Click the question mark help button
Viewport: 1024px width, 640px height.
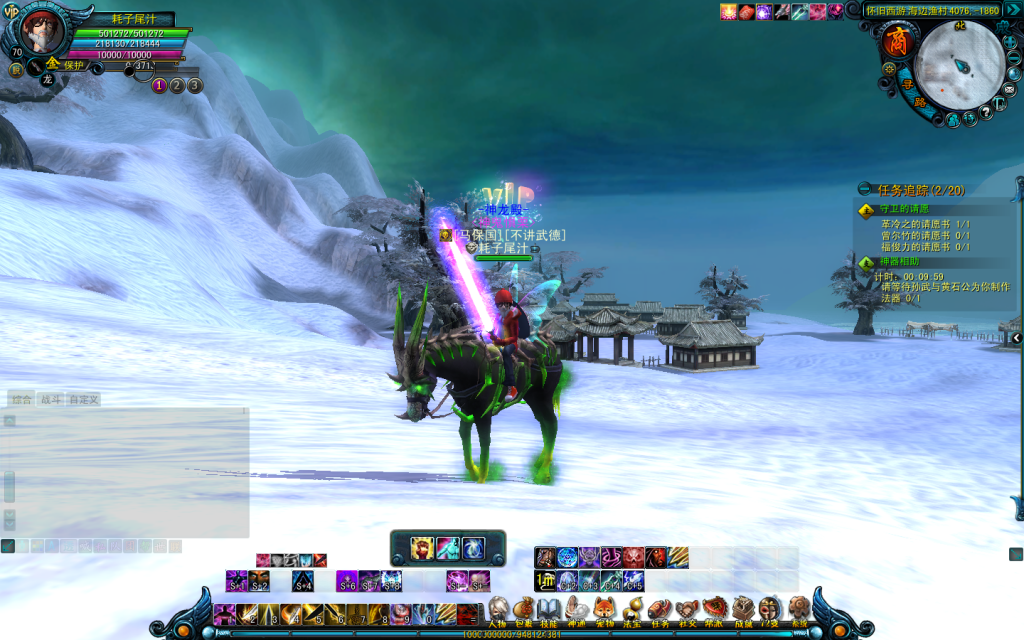coord(986,112)
